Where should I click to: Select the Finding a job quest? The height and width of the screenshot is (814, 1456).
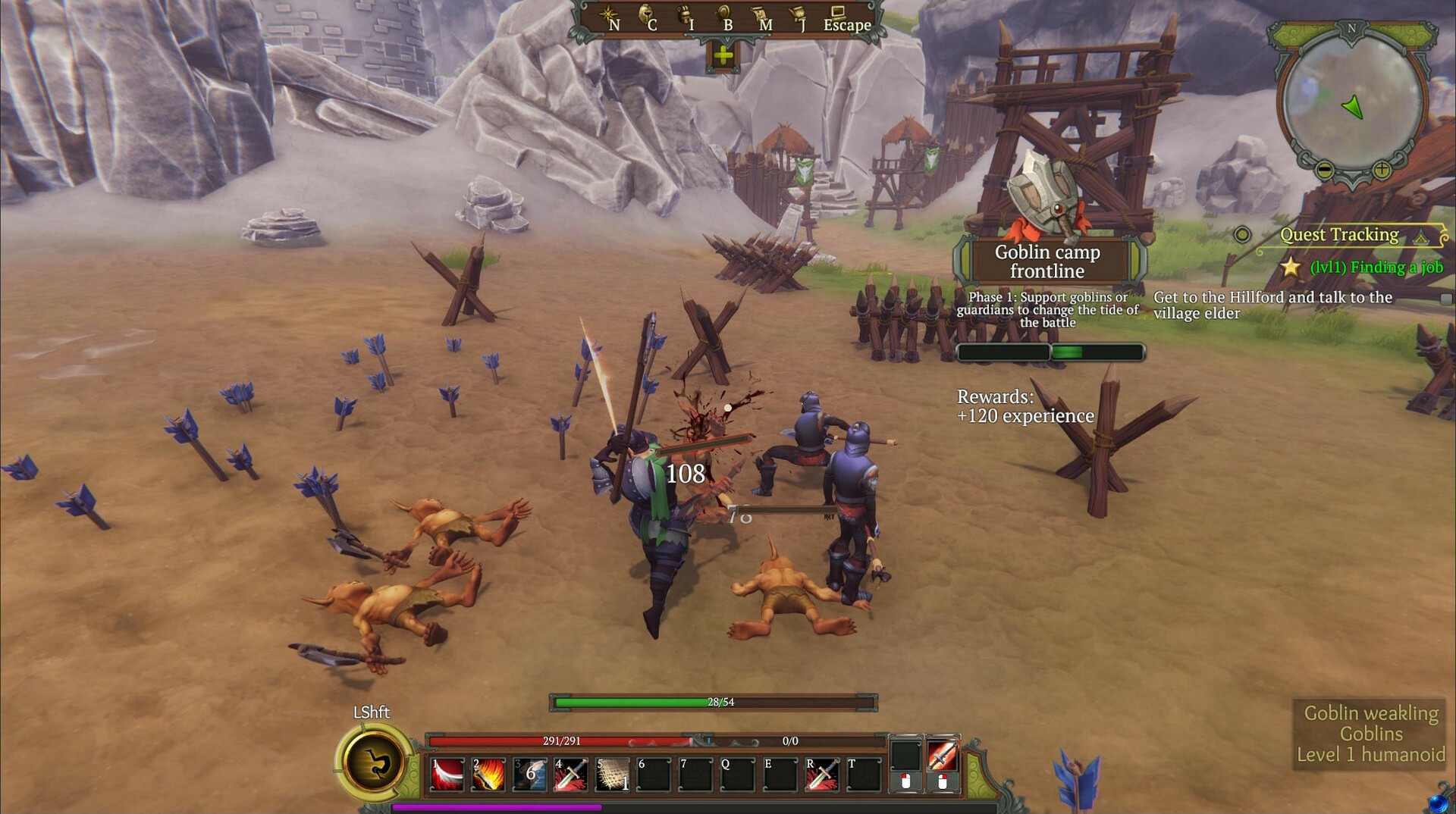tap(1376, 267)
